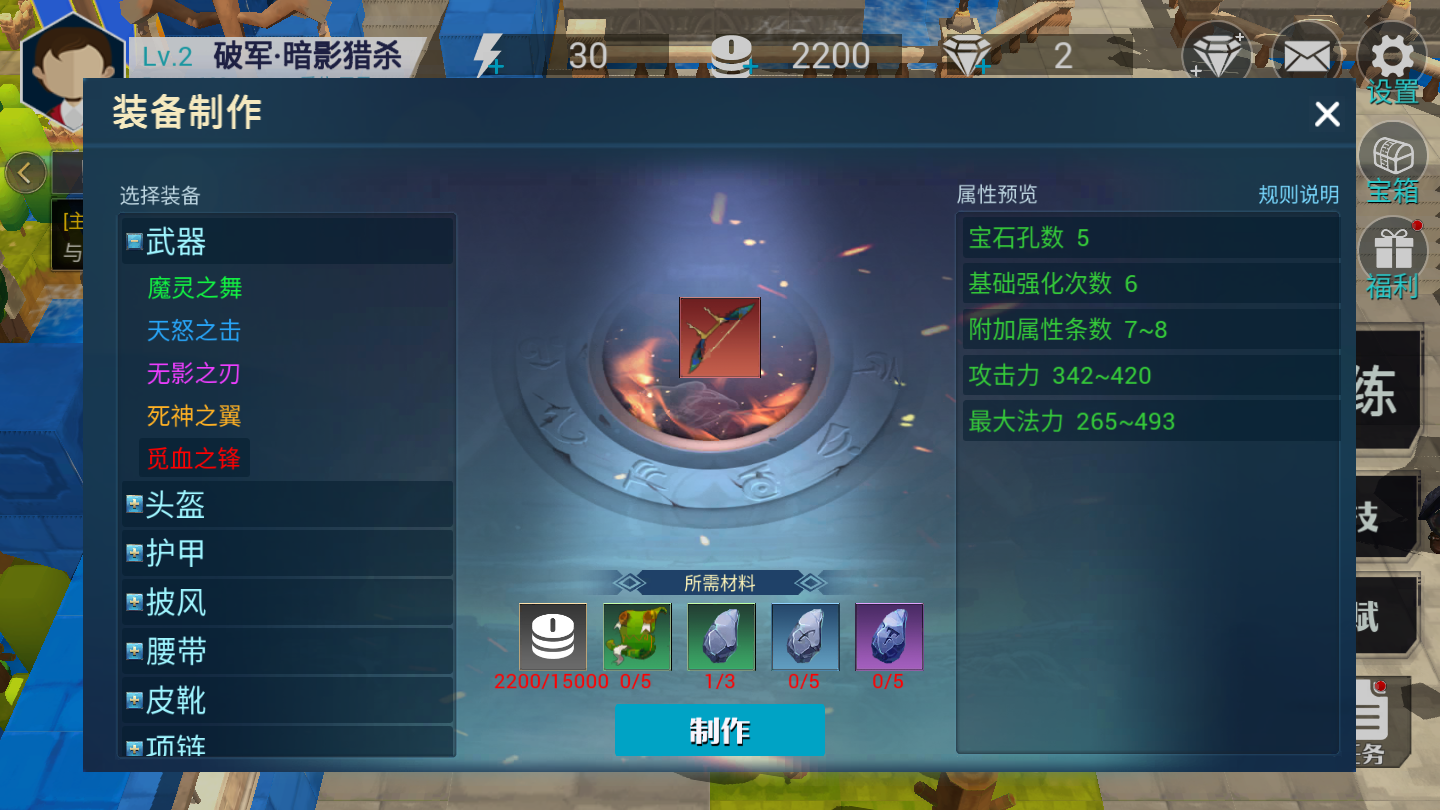Select 死神之翼 from the weapon list

click(192, 415)
